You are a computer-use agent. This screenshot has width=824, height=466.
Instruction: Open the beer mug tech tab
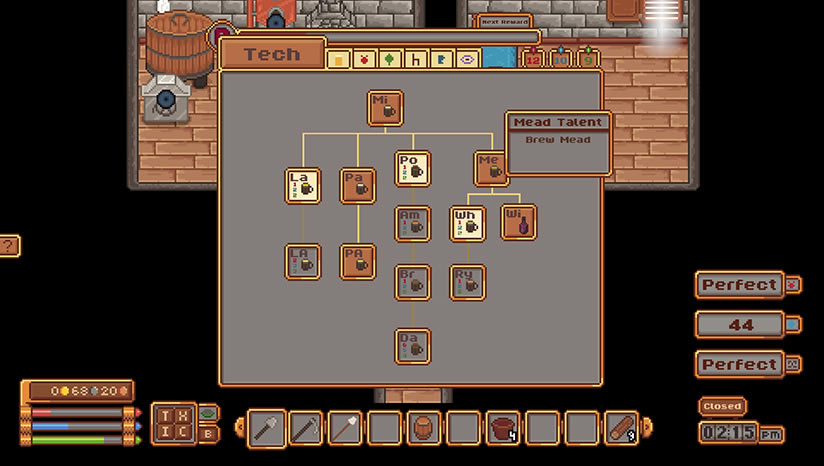pyautogui.click(x=340, y=60)
